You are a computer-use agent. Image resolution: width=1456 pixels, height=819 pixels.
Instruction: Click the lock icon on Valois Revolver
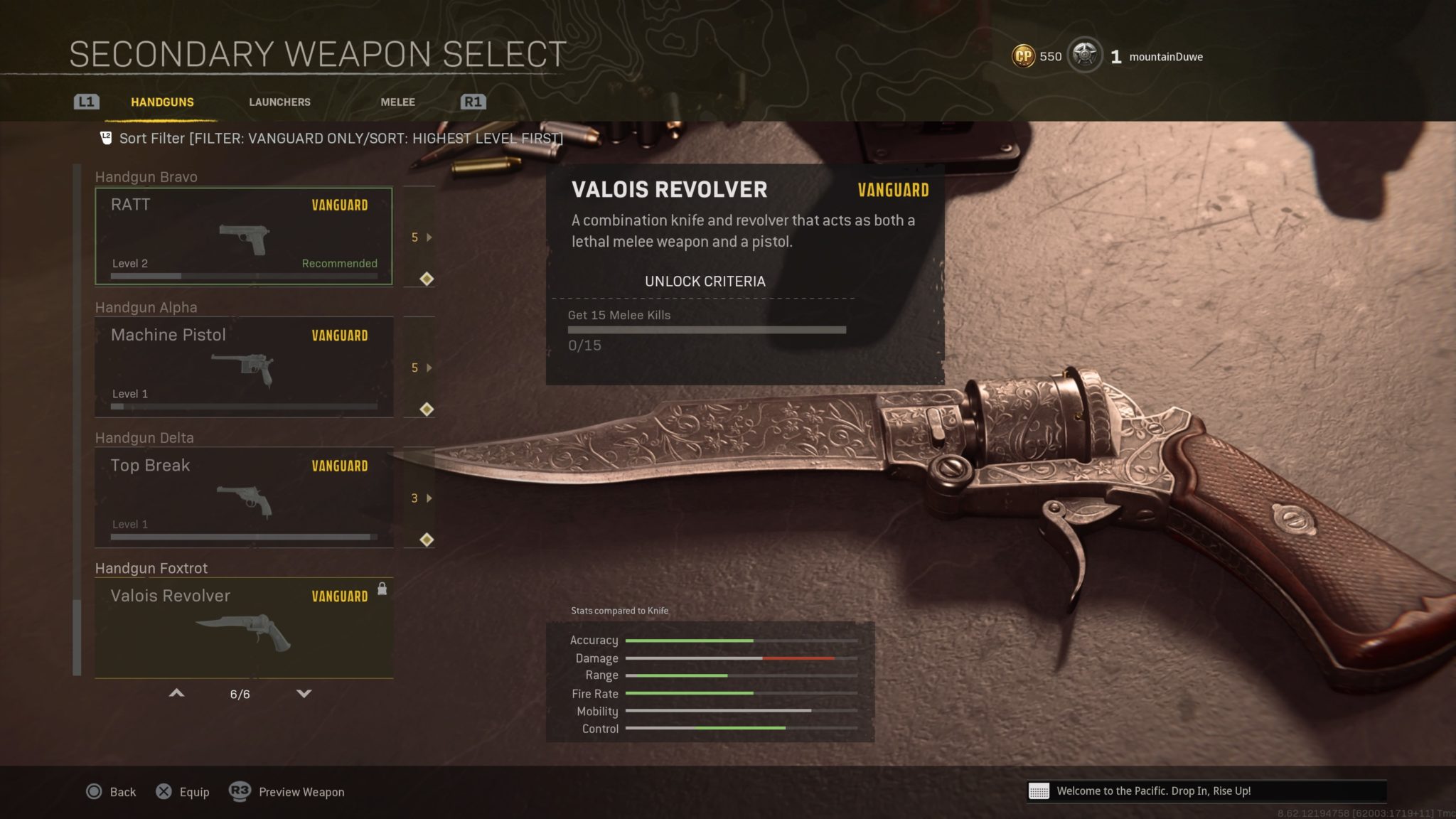click(382, 590)
